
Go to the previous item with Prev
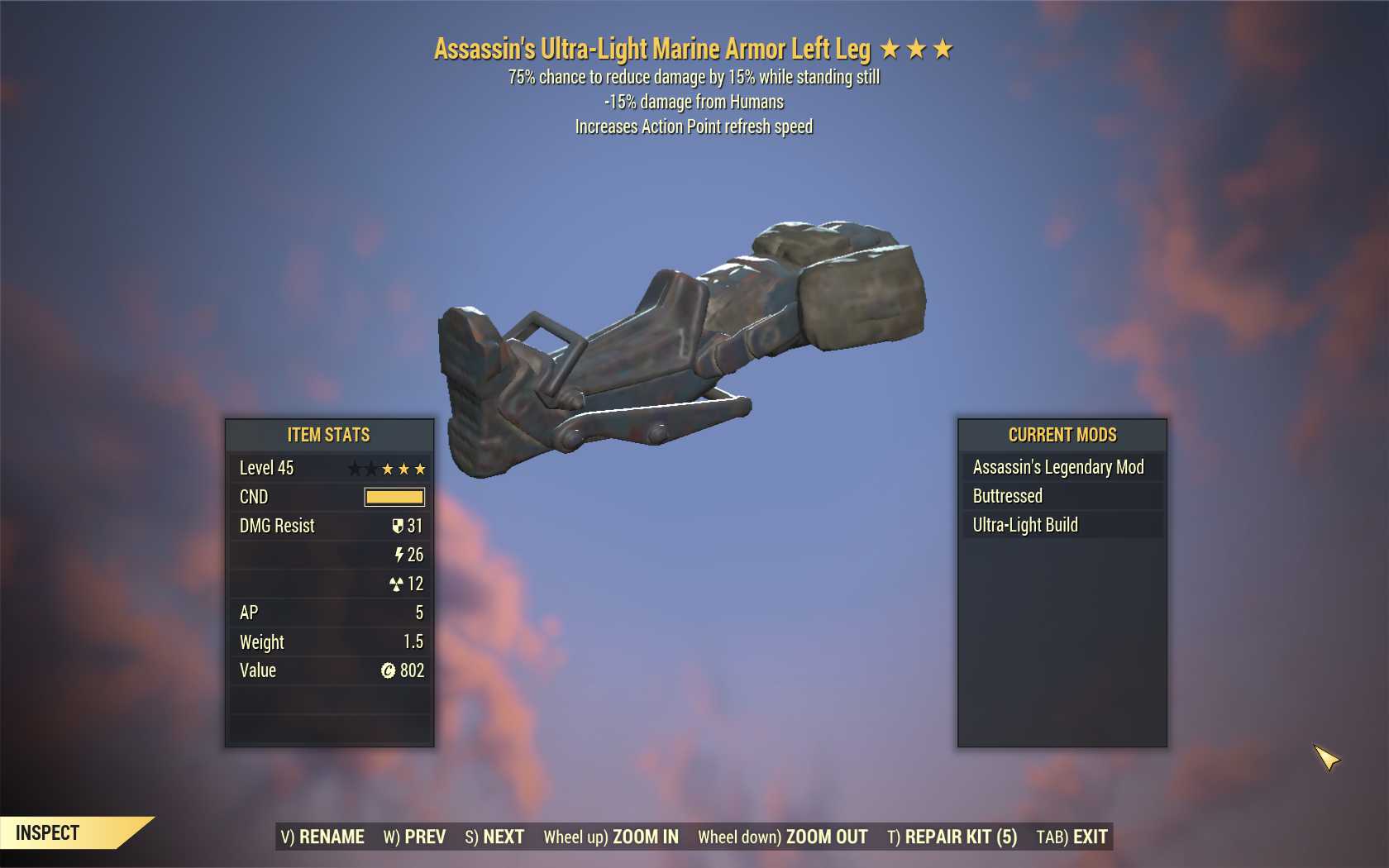click(x=414, y=837)
